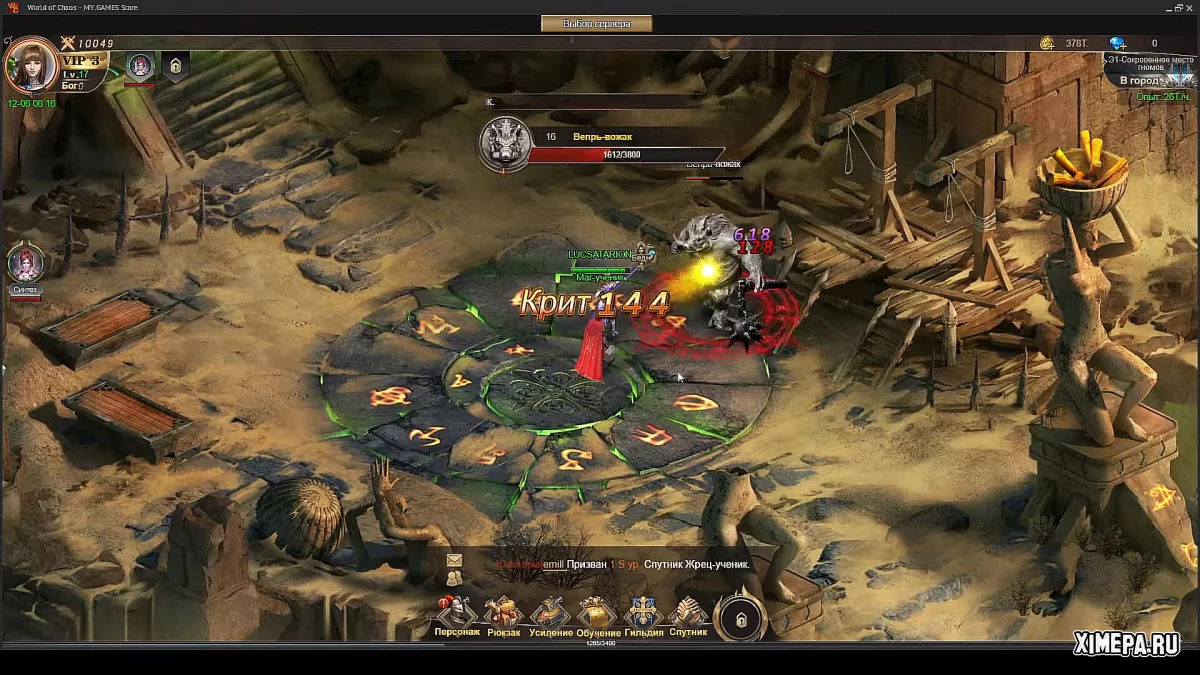Click the player portrait avatar
The height and width of the screenshot is (675, 1200).
tap(30, 66)
